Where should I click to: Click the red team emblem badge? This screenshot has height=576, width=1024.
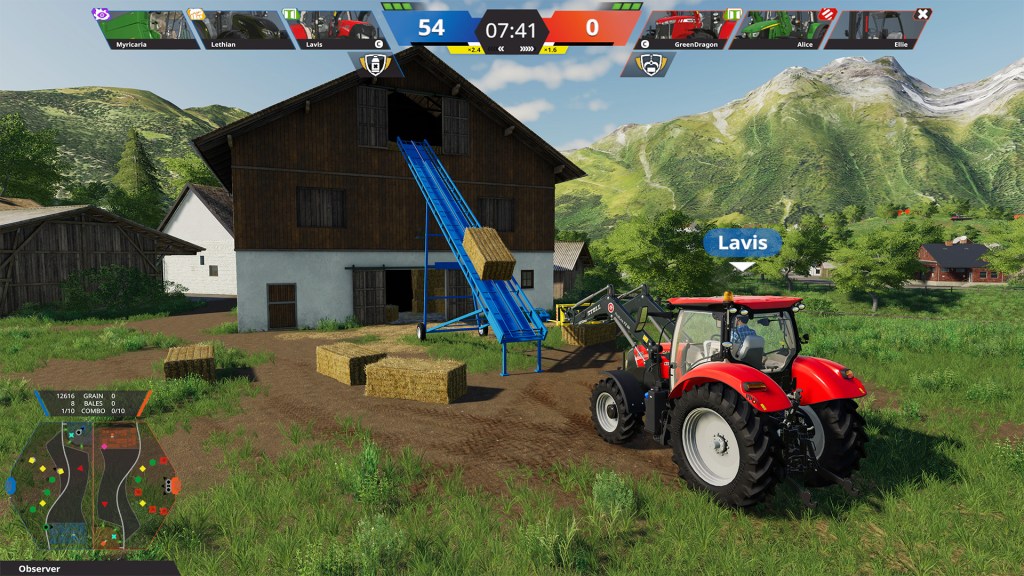(647, 65)
